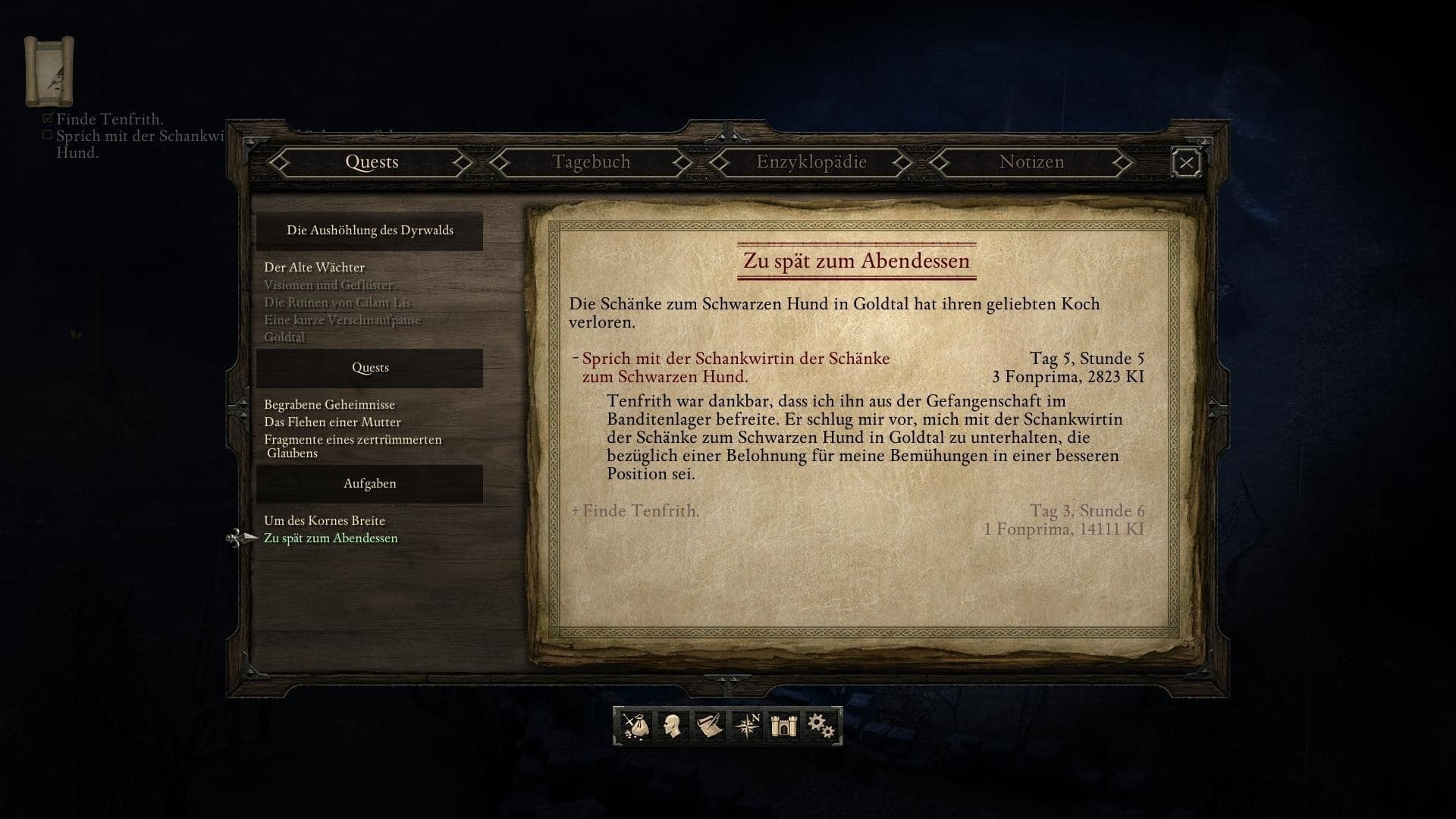Click the compass map icon
Viewport: 1456px width, 819px height.
click(747, 726)
